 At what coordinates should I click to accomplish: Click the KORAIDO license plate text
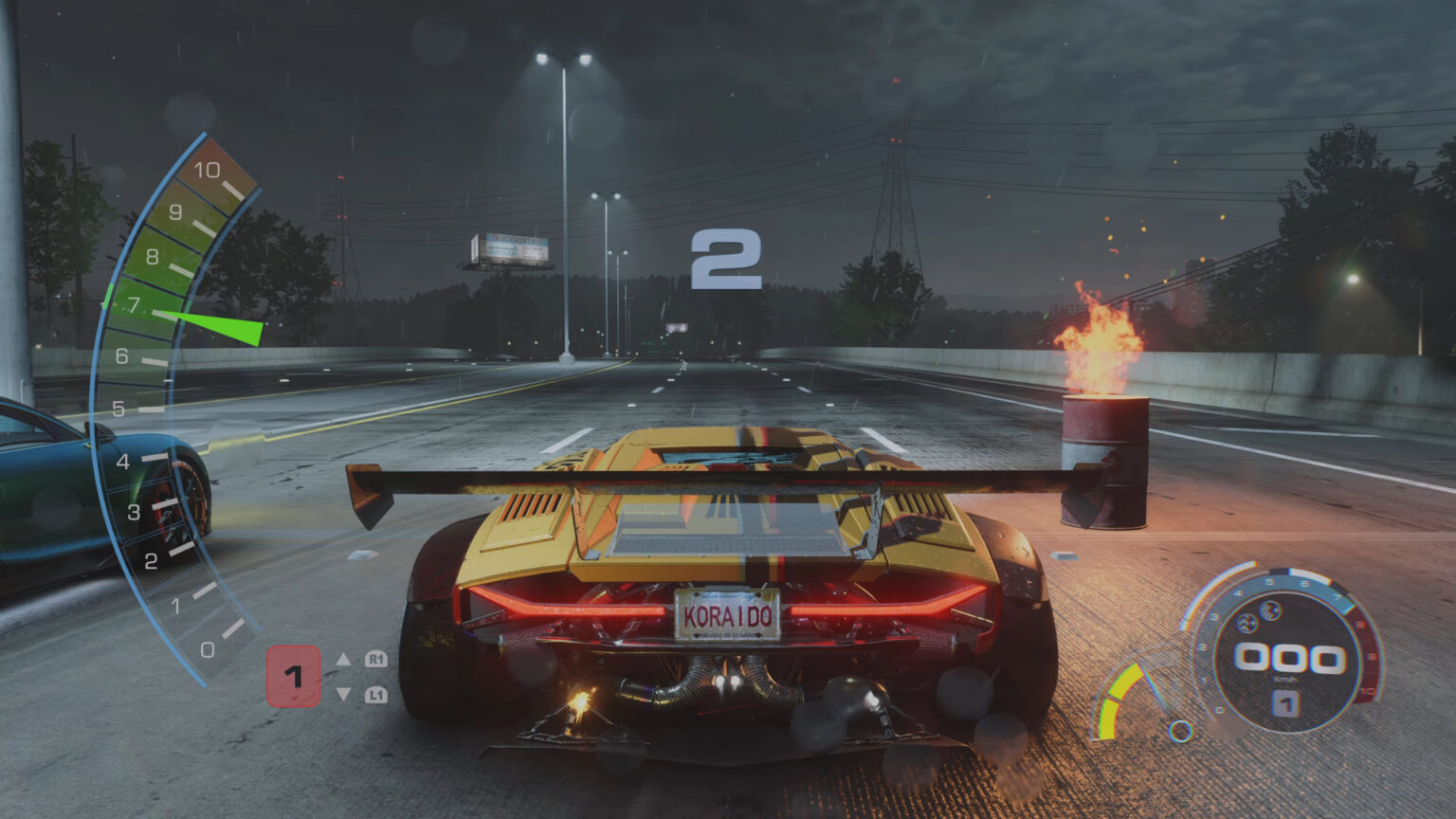pos(730,614)
